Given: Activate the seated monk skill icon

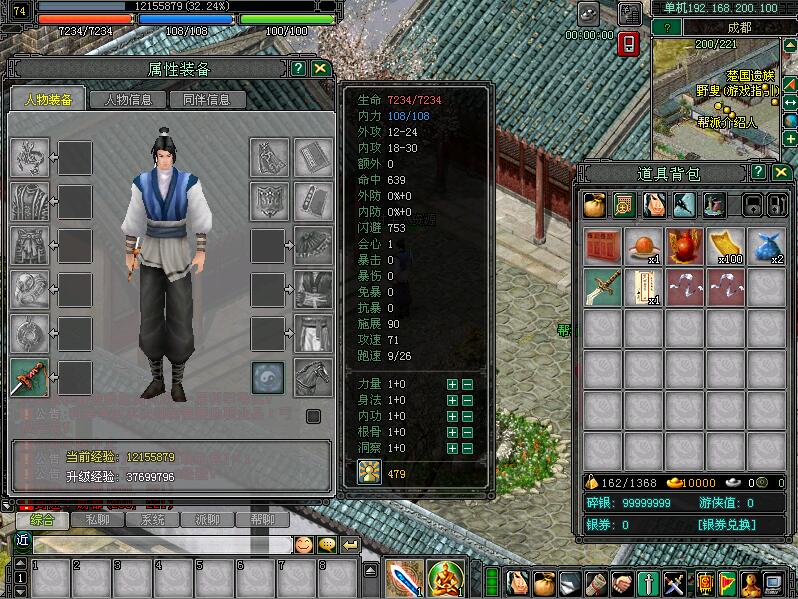Looking at the screenshot, I should click(x=446, y=579).
